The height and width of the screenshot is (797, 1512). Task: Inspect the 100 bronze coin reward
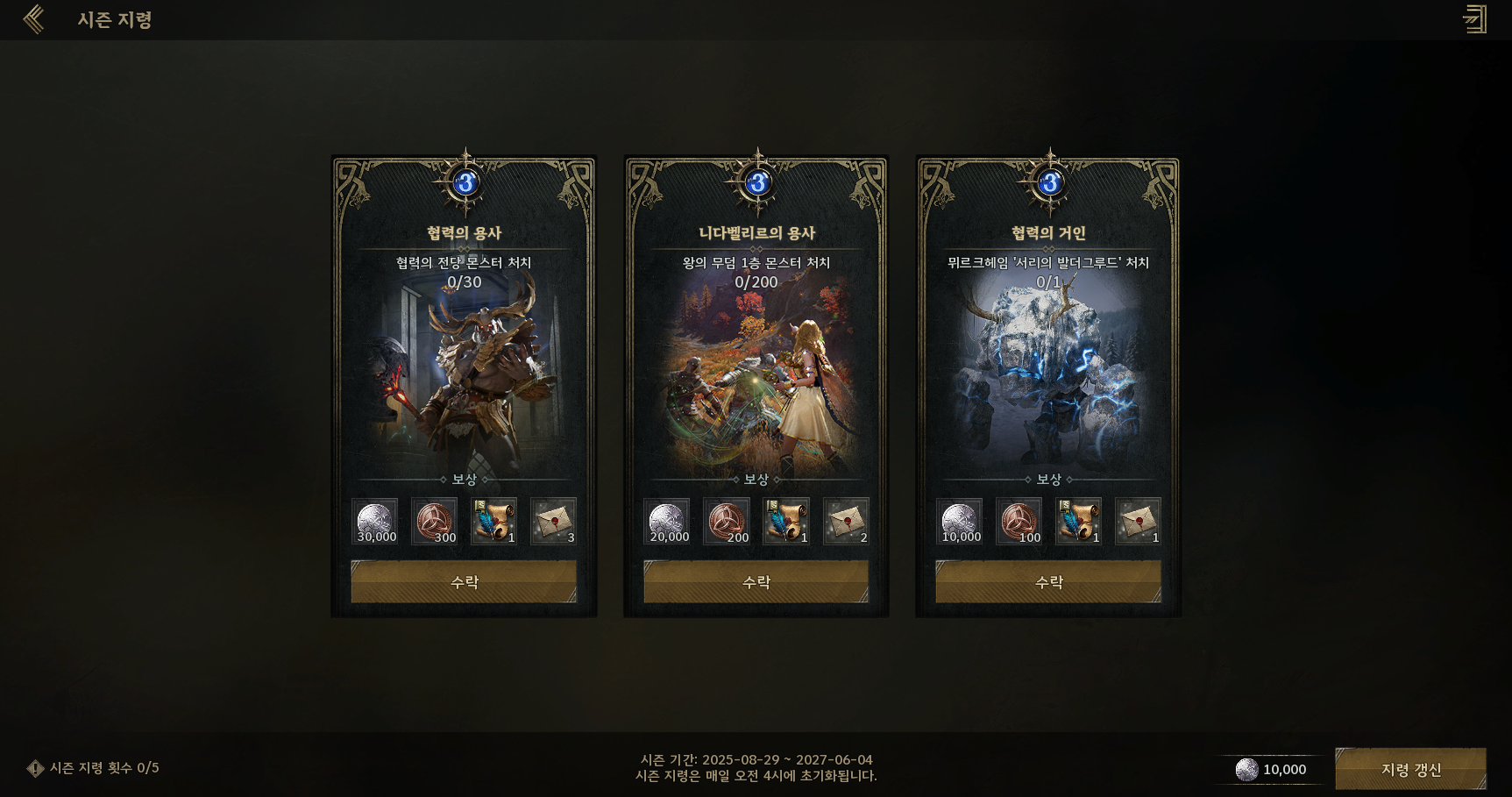[1019, 522]
